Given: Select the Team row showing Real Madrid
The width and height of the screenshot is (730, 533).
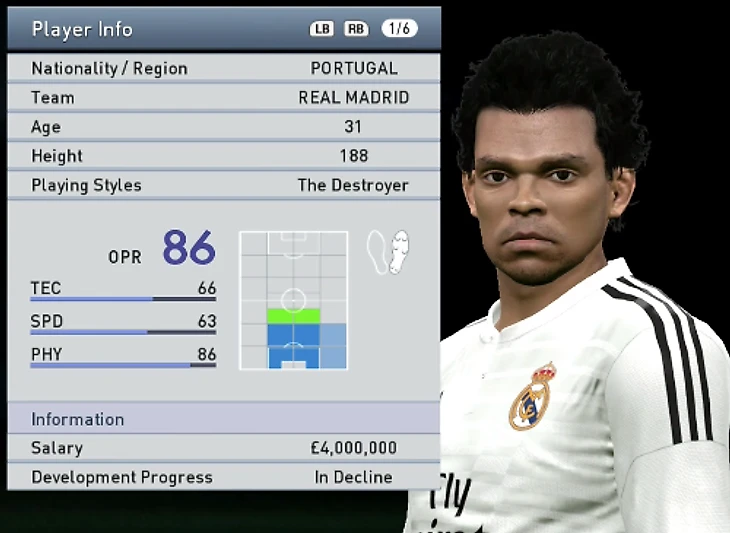Looking at the screenshot, I should [x=223, y=97].
